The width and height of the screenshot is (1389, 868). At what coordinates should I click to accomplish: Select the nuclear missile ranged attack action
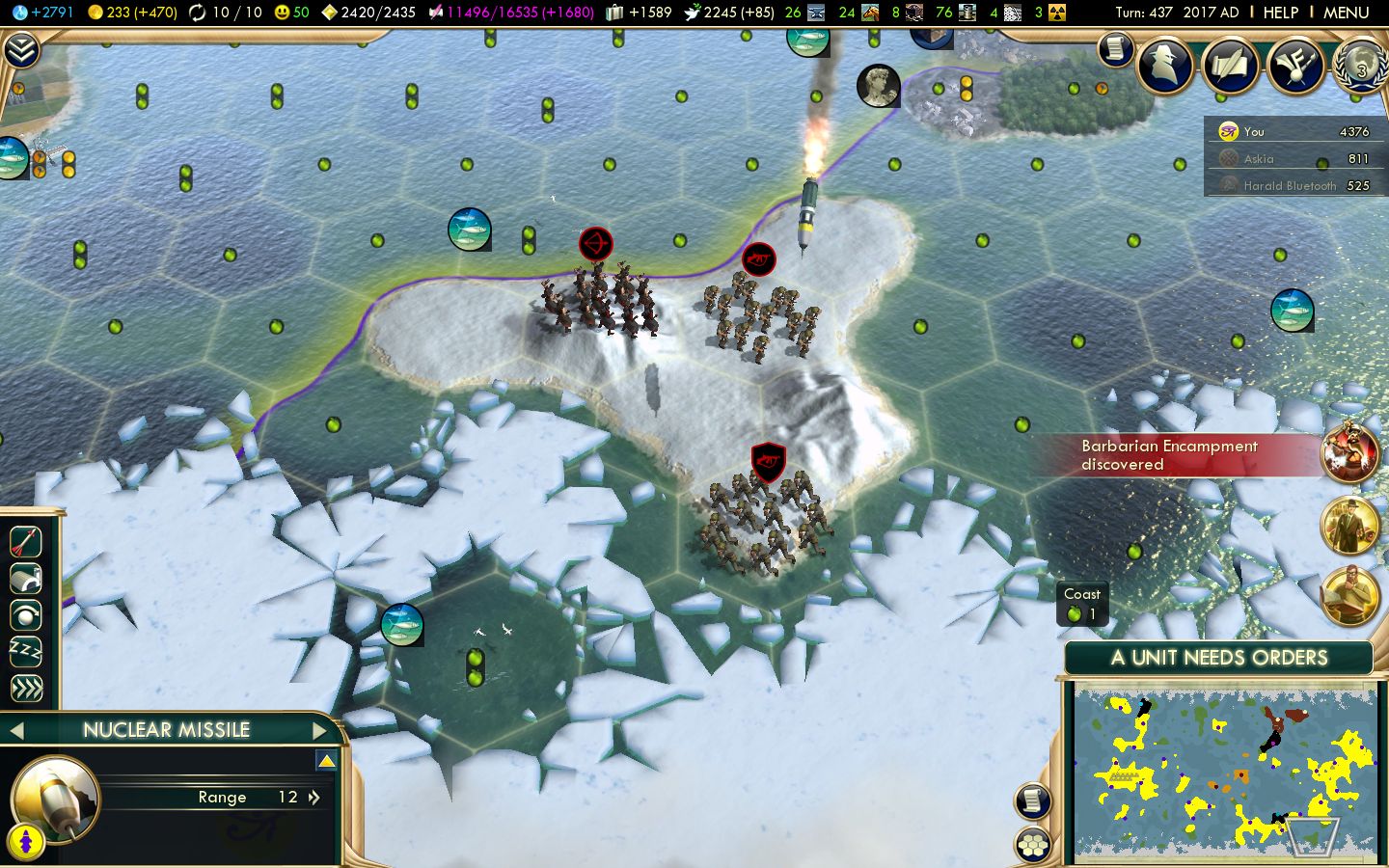coord(24,541)
